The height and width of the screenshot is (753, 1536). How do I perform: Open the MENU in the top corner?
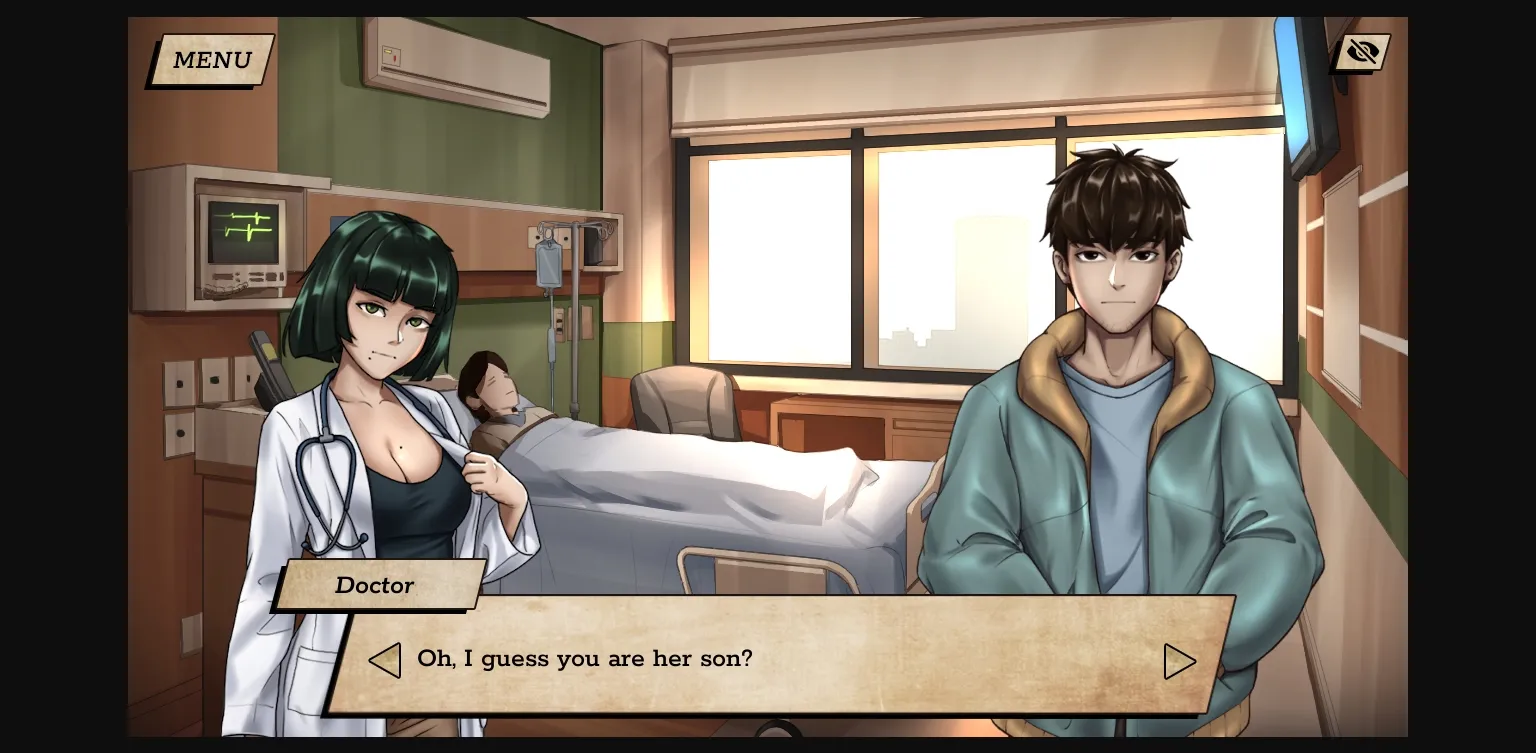pyautogui.click(x=210, y=60)
